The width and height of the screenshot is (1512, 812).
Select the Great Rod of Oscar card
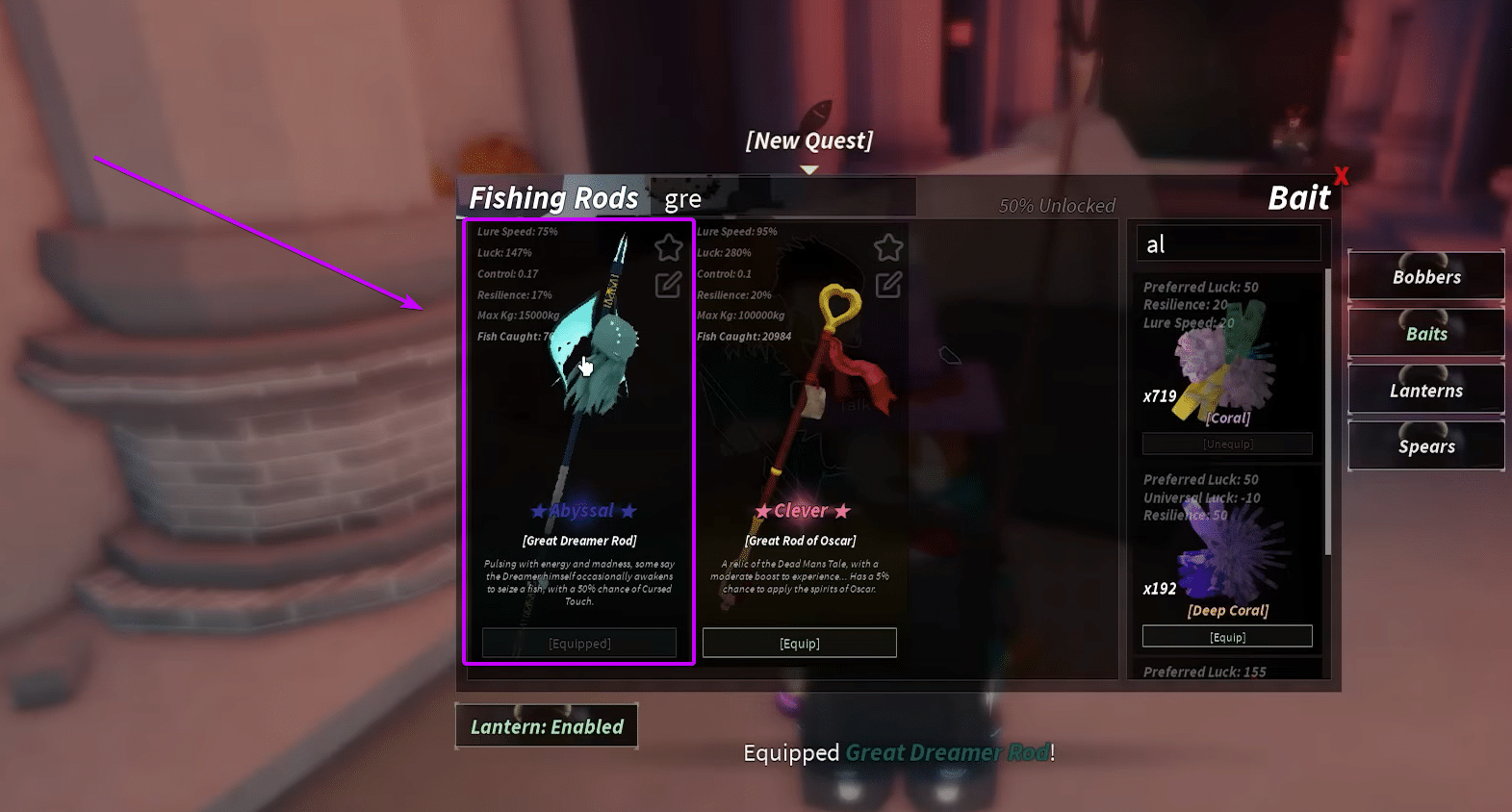(800, 414)
